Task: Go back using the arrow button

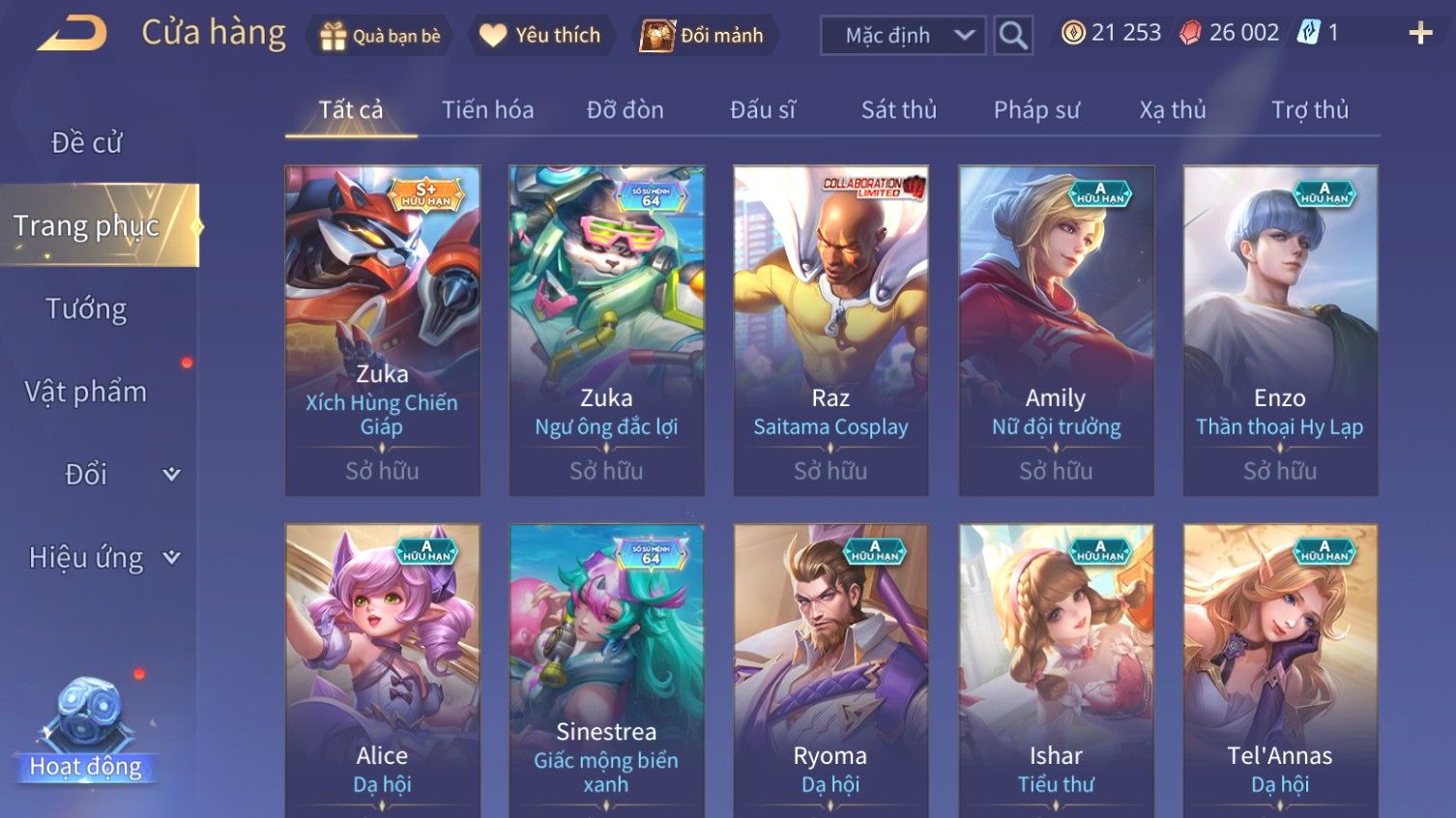Action: 72,34
